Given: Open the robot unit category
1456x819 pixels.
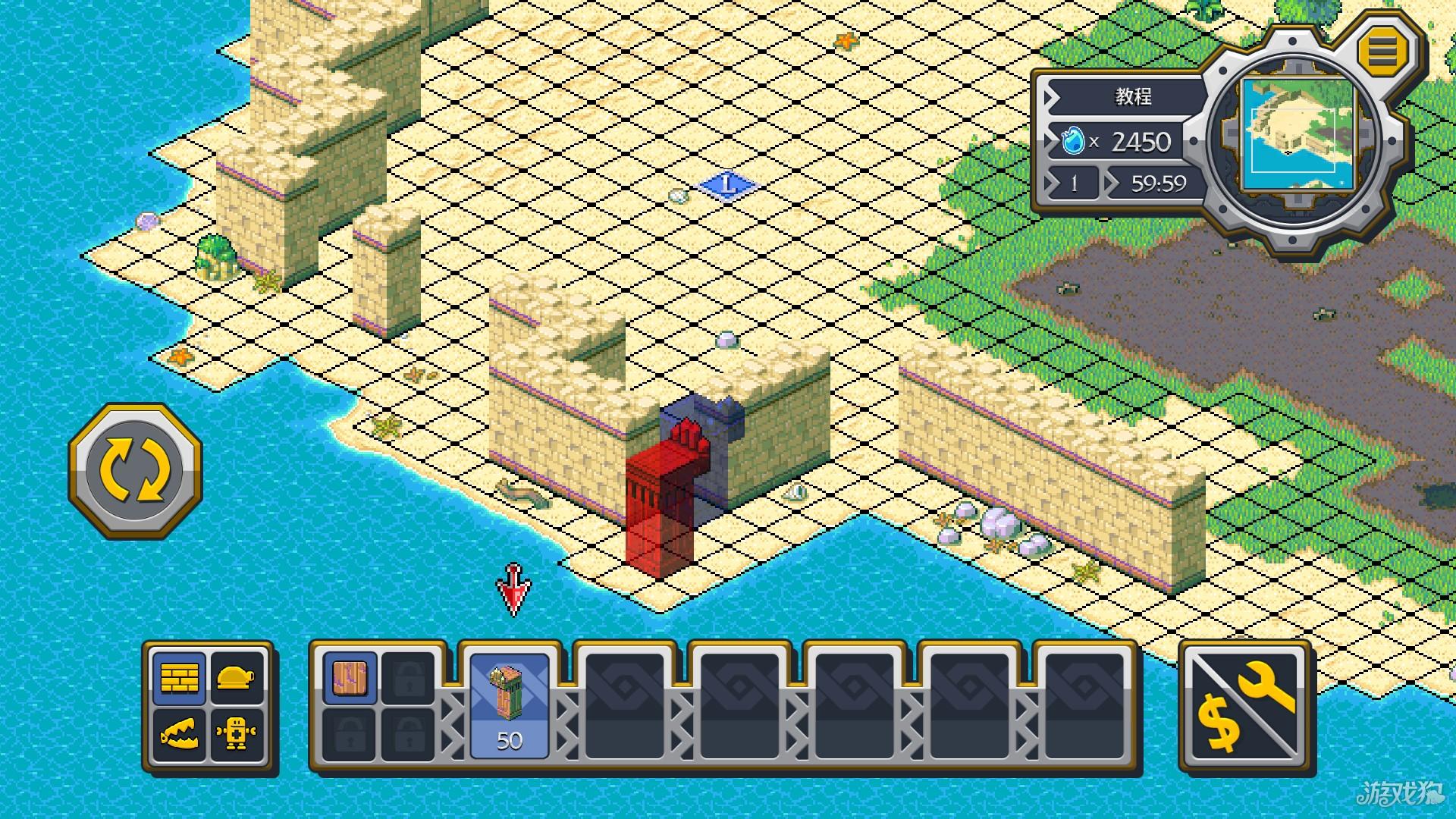Looking at the screenshot, I should click(x=237, y=734).
